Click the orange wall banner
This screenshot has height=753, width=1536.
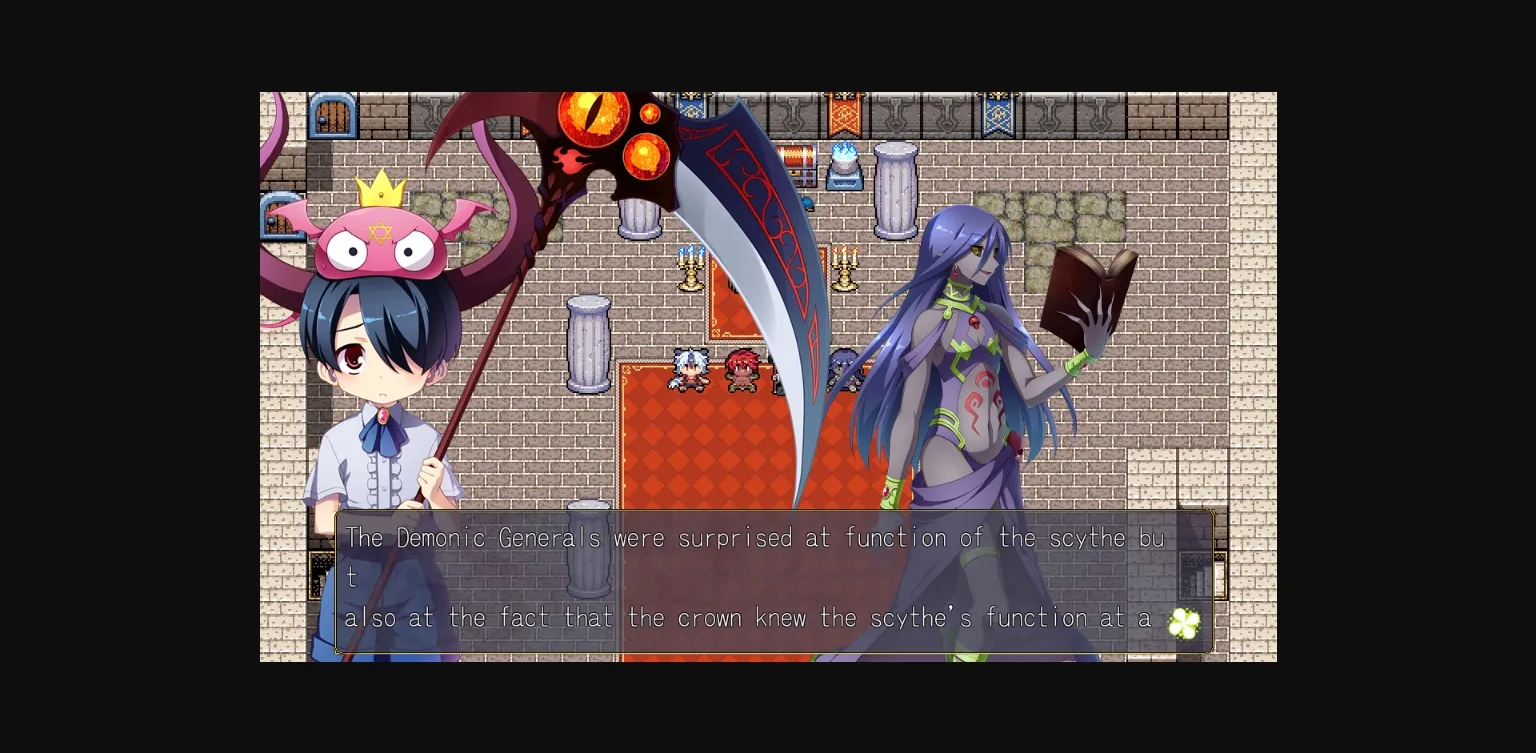click(x=843, y=113)
